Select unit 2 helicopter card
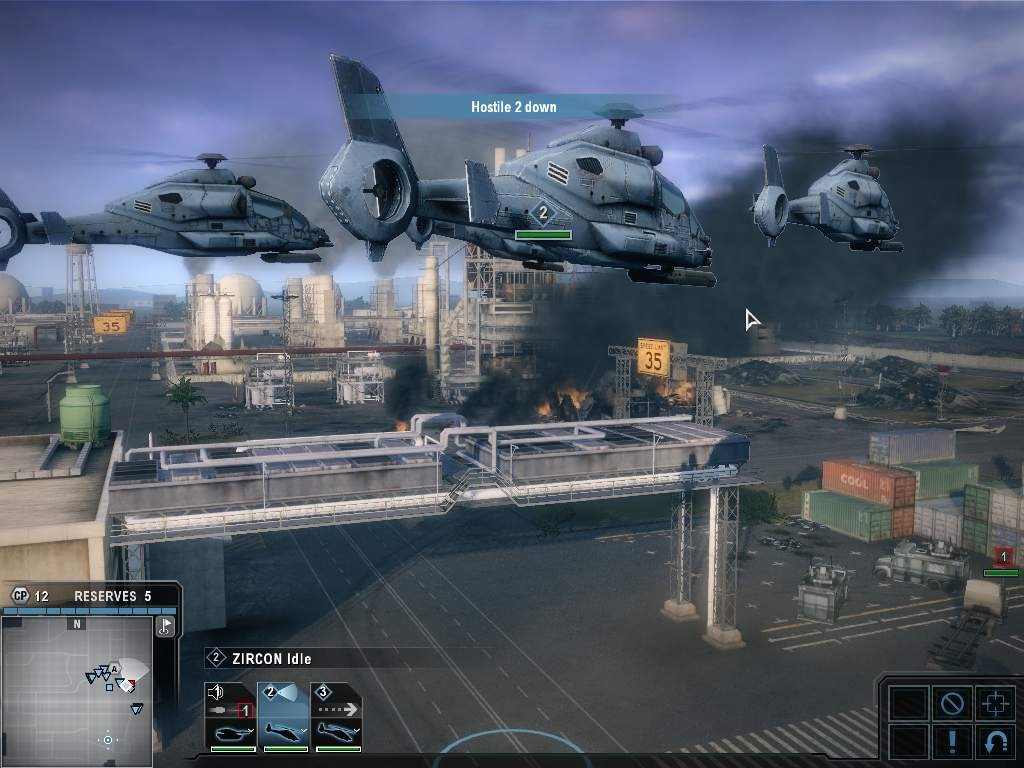 pyautogui.click(x=284, y=717)
